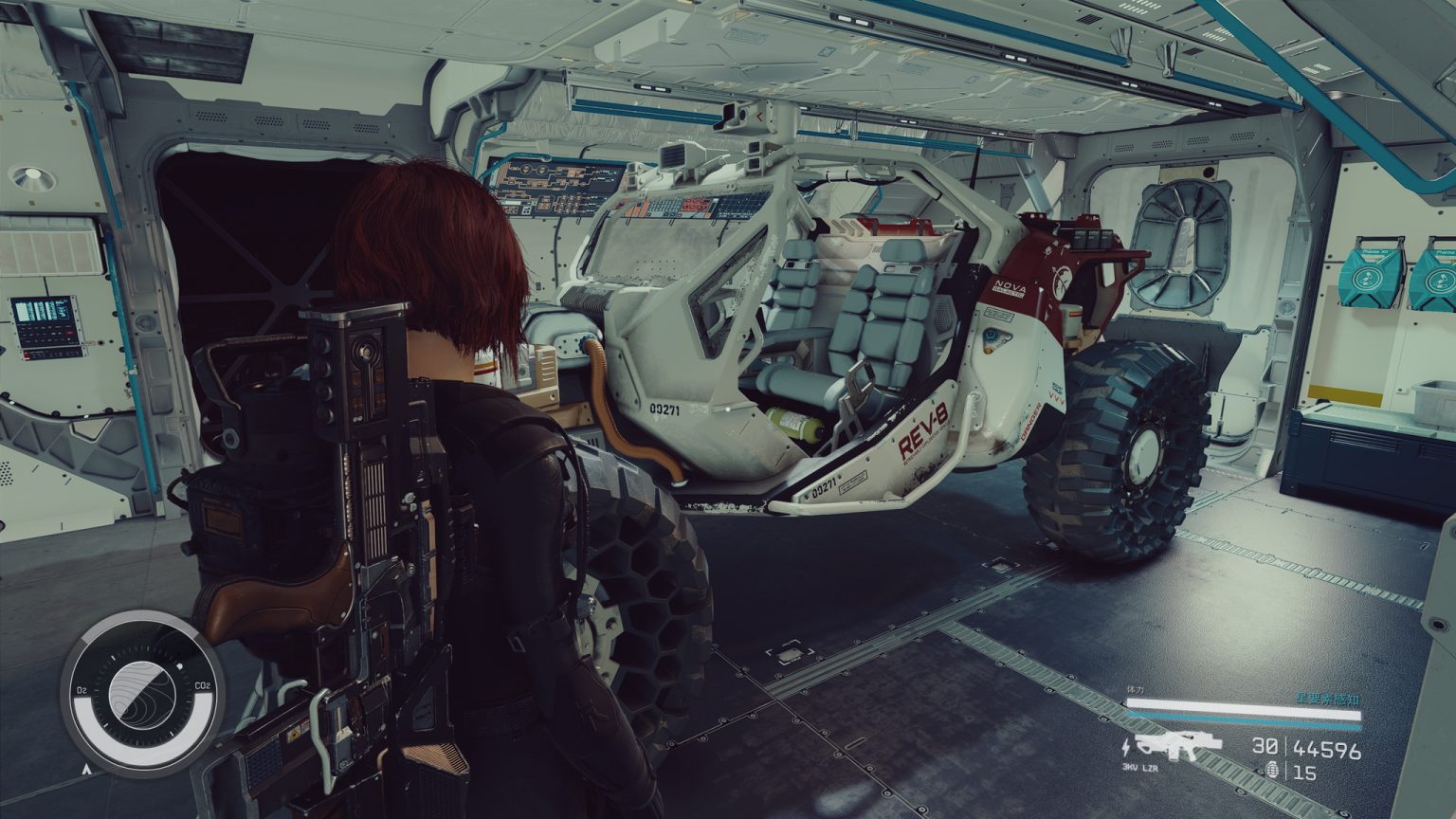This screenshot has width=1456, height=819.
Task: Select the teal canister icon on the right shelf
Action: (1368, 275)
